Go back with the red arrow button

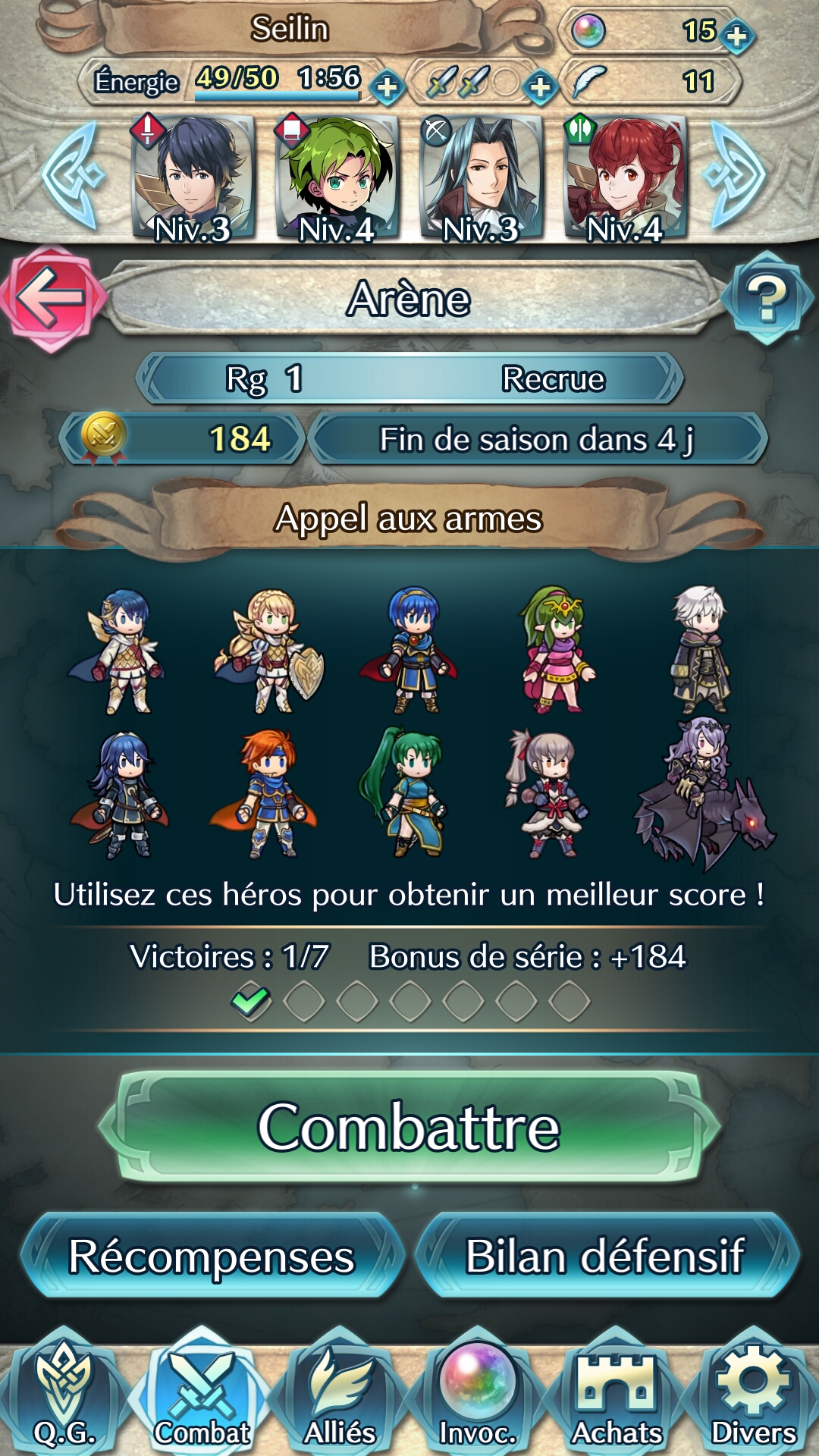(x=52, y=297)
